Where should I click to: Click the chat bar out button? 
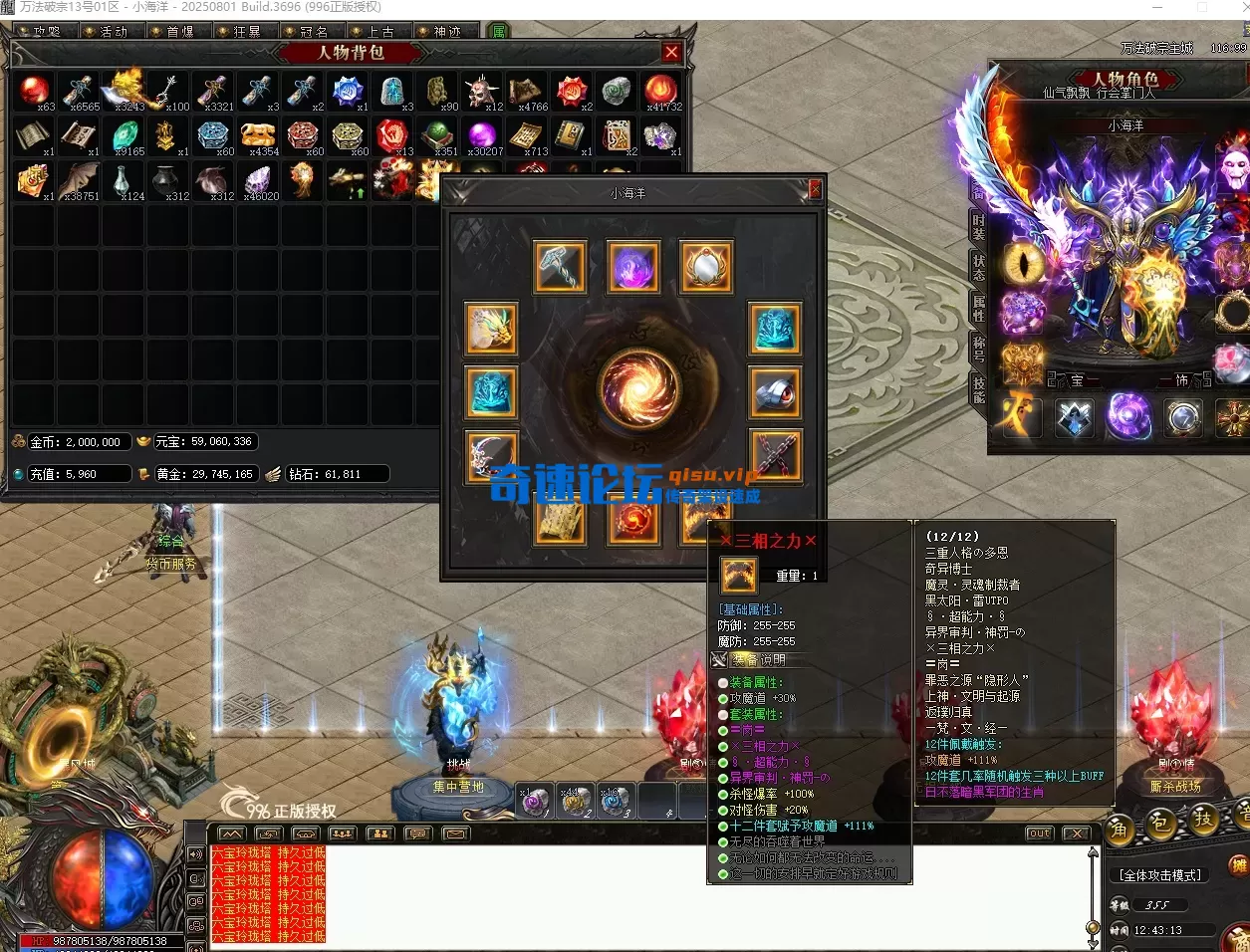[1039, 833]
